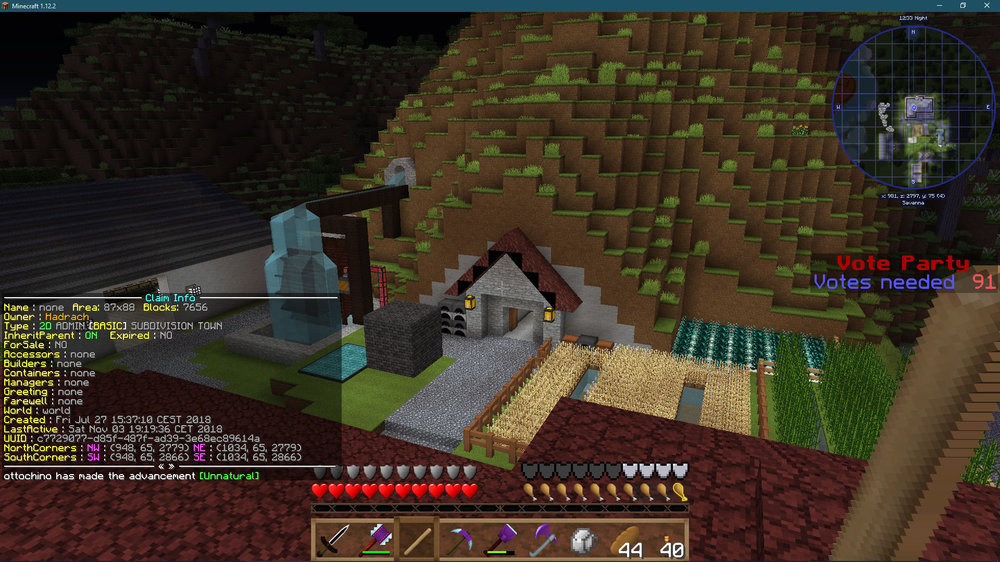Select the purple enchanted axe slot

point(375,540)
